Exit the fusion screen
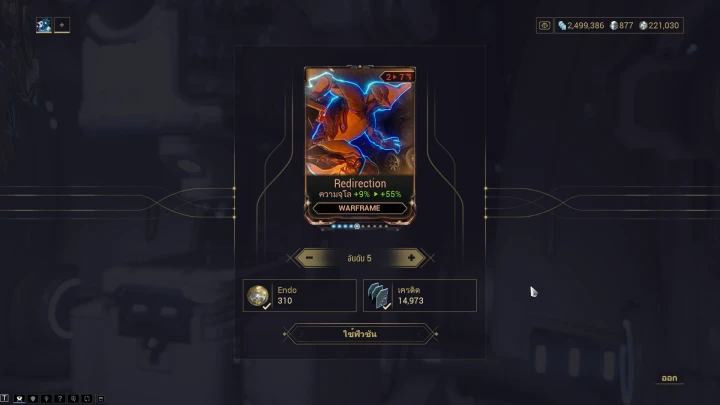Screen dimensions: 720x405 pos(669,378)
